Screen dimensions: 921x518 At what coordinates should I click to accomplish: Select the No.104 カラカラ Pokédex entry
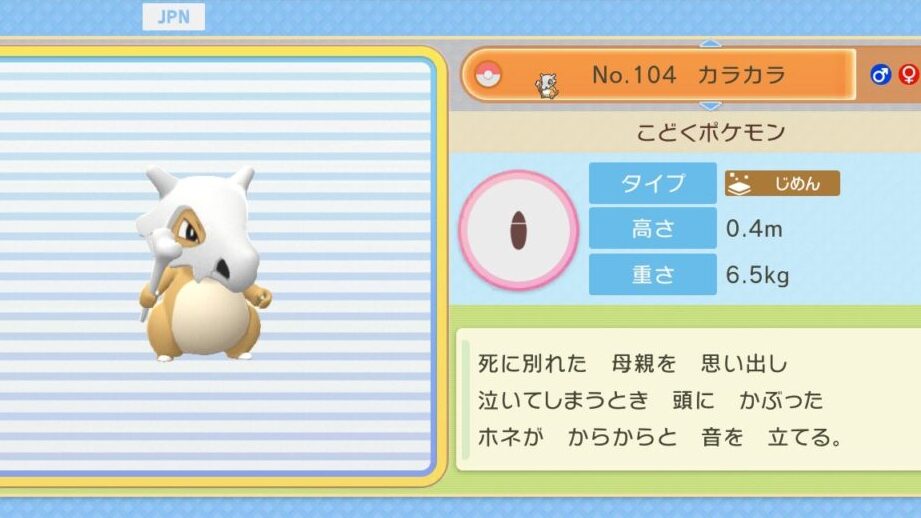click(658, 75)
